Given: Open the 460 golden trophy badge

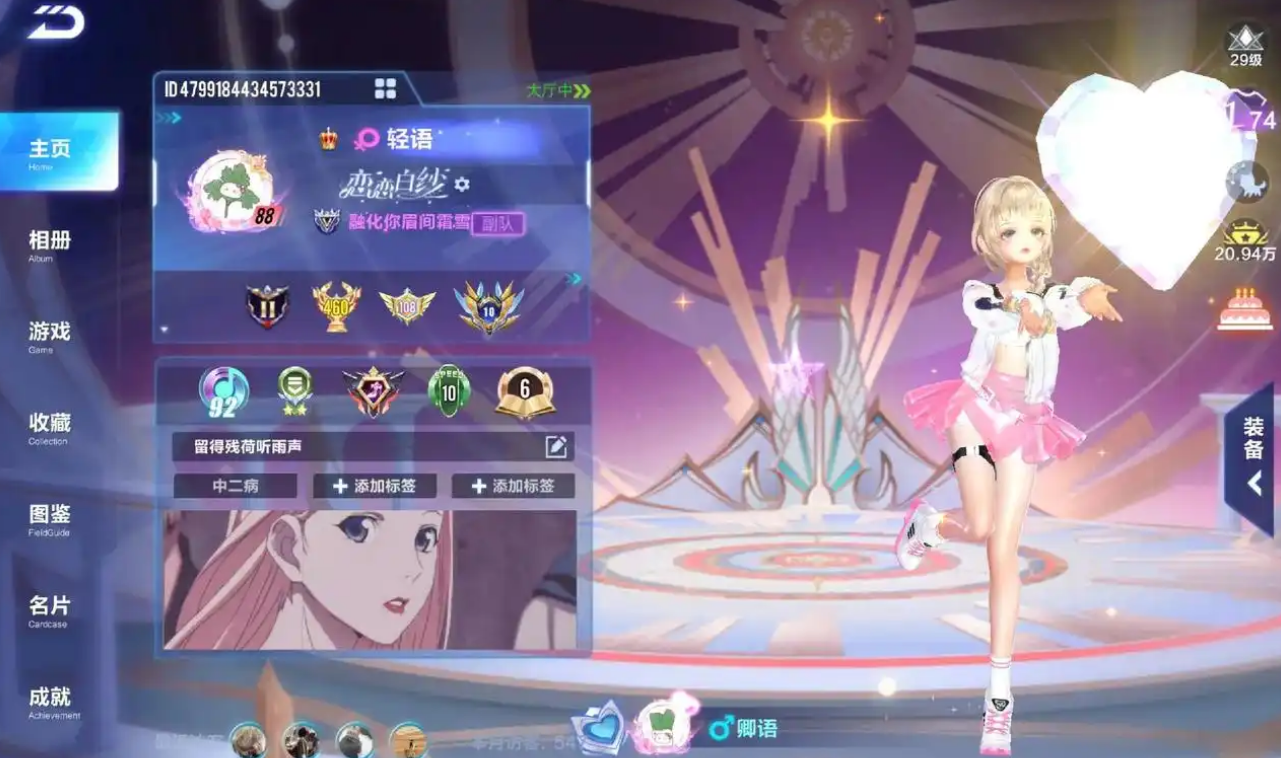Looking at the screenshot, I should click(x=336, y=306).
